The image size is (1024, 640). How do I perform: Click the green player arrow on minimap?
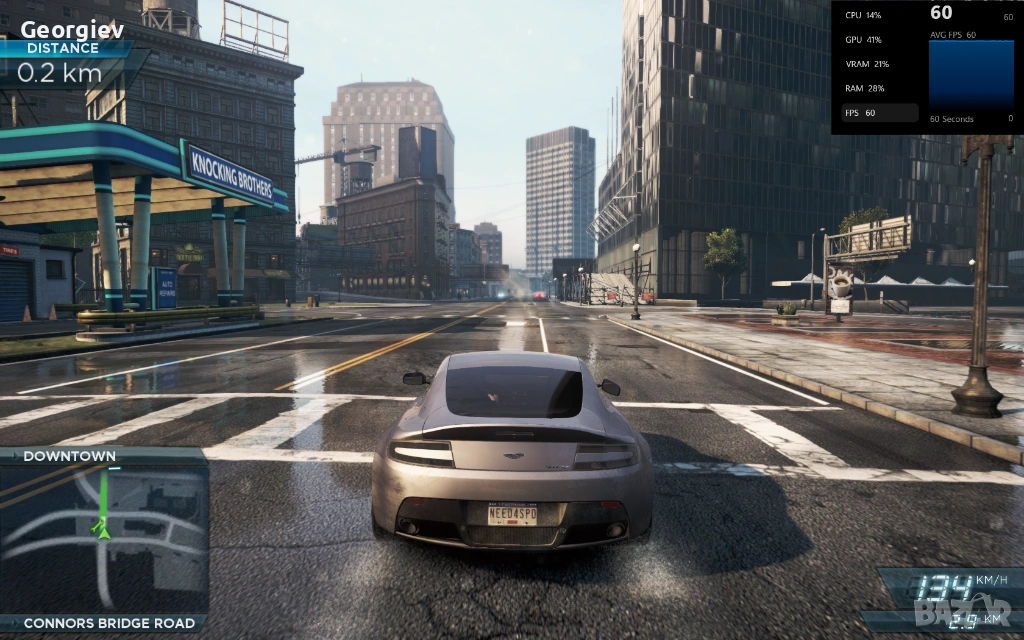pyautogui.click(x=101, y=528)
